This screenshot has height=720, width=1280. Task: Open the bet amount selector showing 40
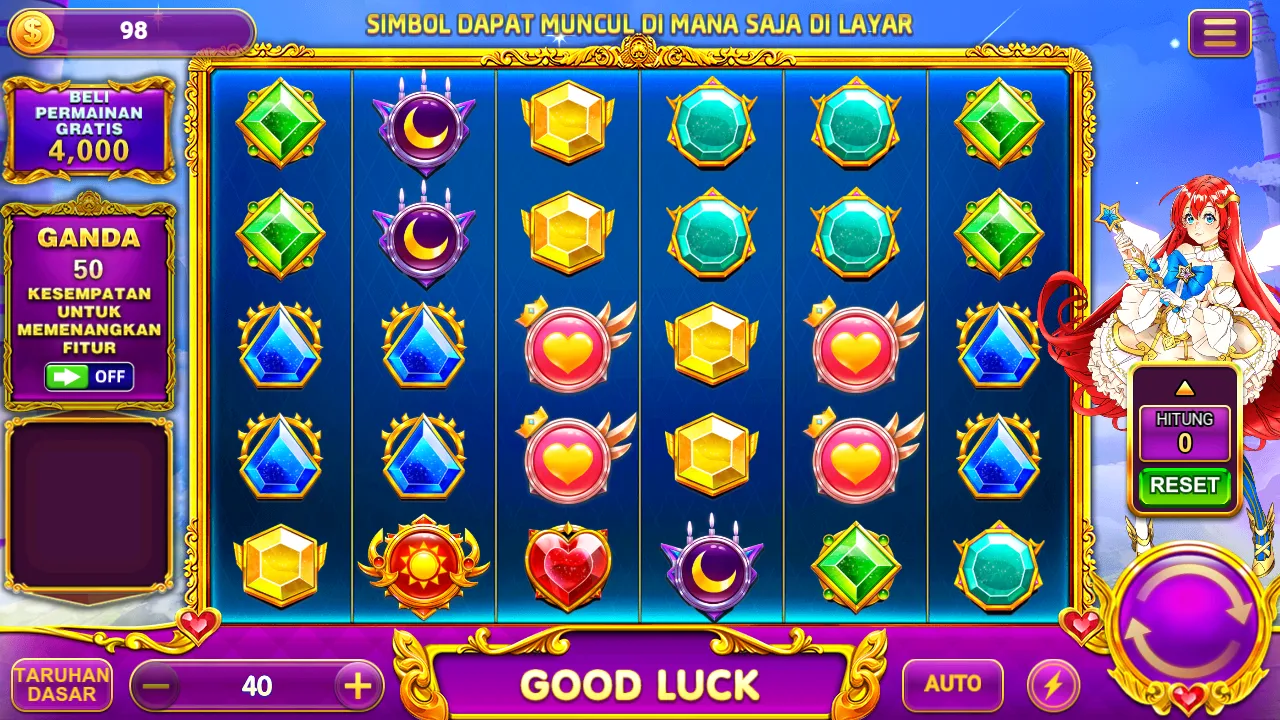click(x=258, y=684)
